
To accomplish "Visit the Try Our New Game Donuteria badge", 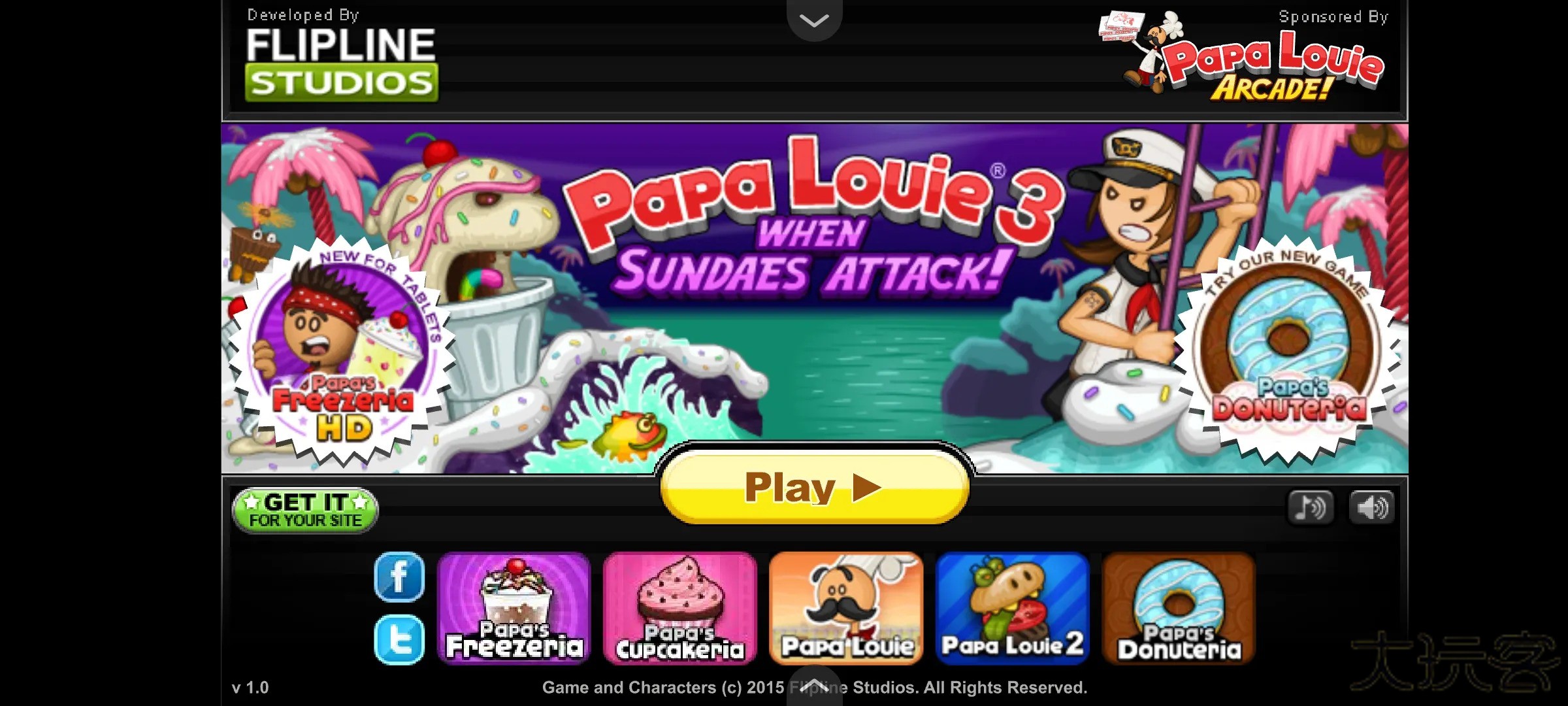I will [x=1288, y=353].
